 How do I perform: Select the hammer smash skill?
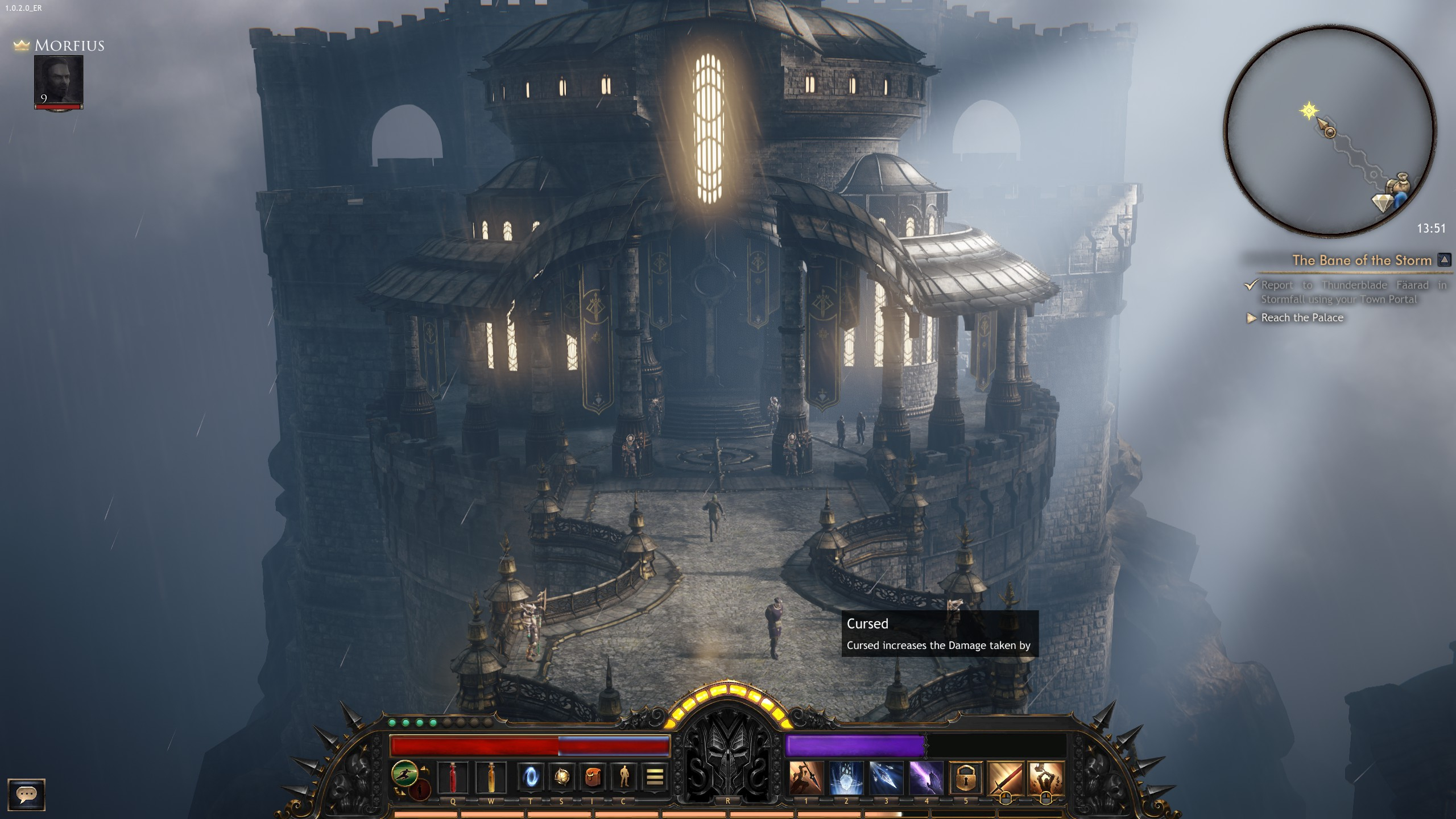(1045, 777)
